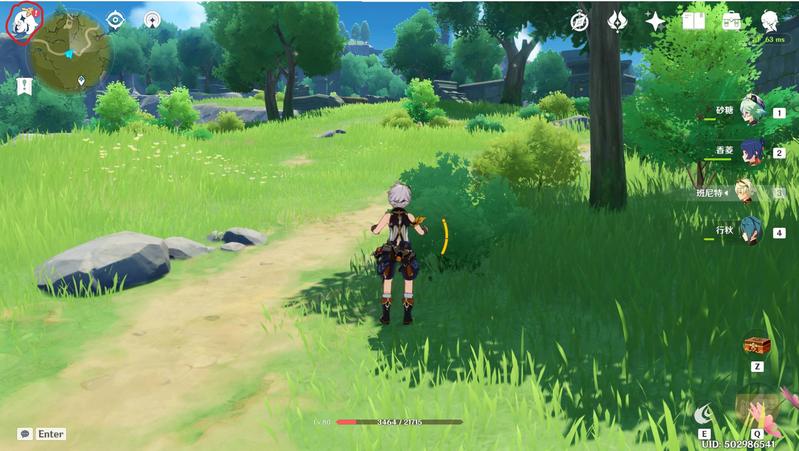The image size is (799, 451).
Task: Toggle the eye-shaped Elemental Sight icon
Action: (x=115, y=20)
